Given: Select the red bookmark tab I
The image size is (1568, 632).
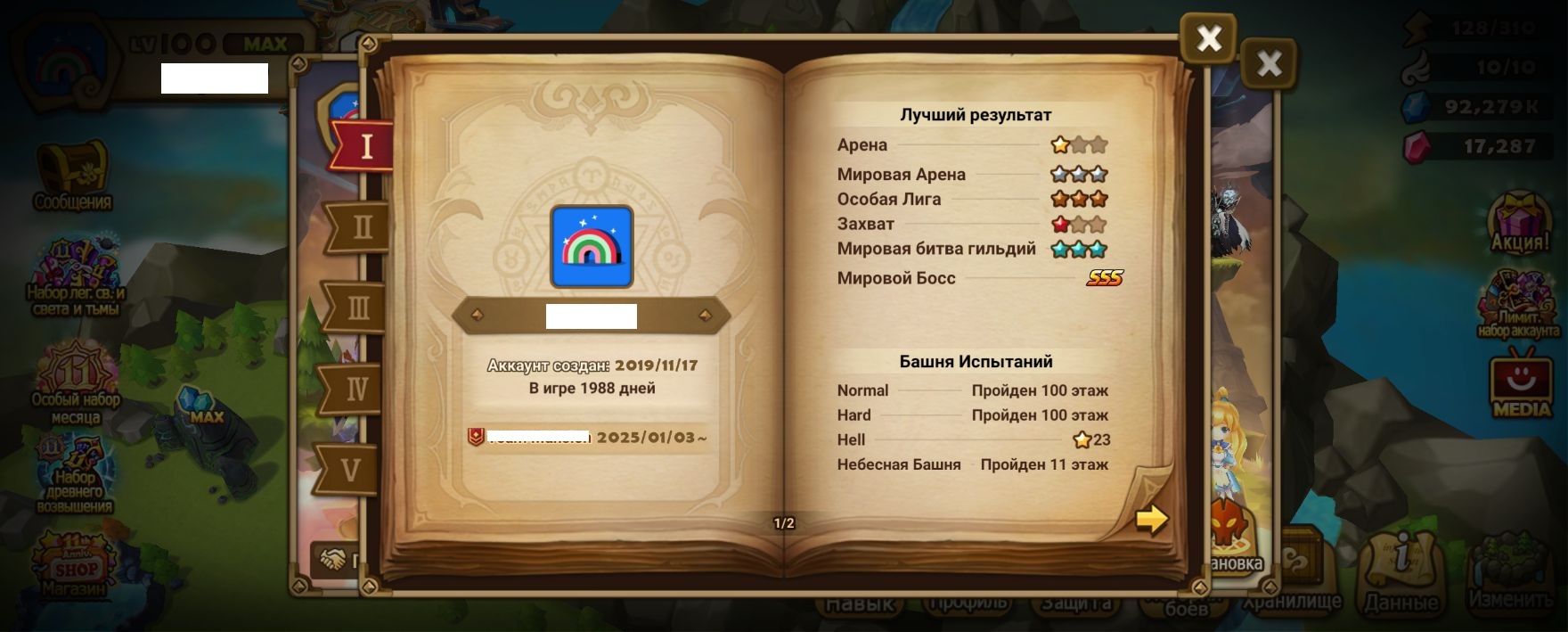Looking at the screenshot, I should coord(363,145).
